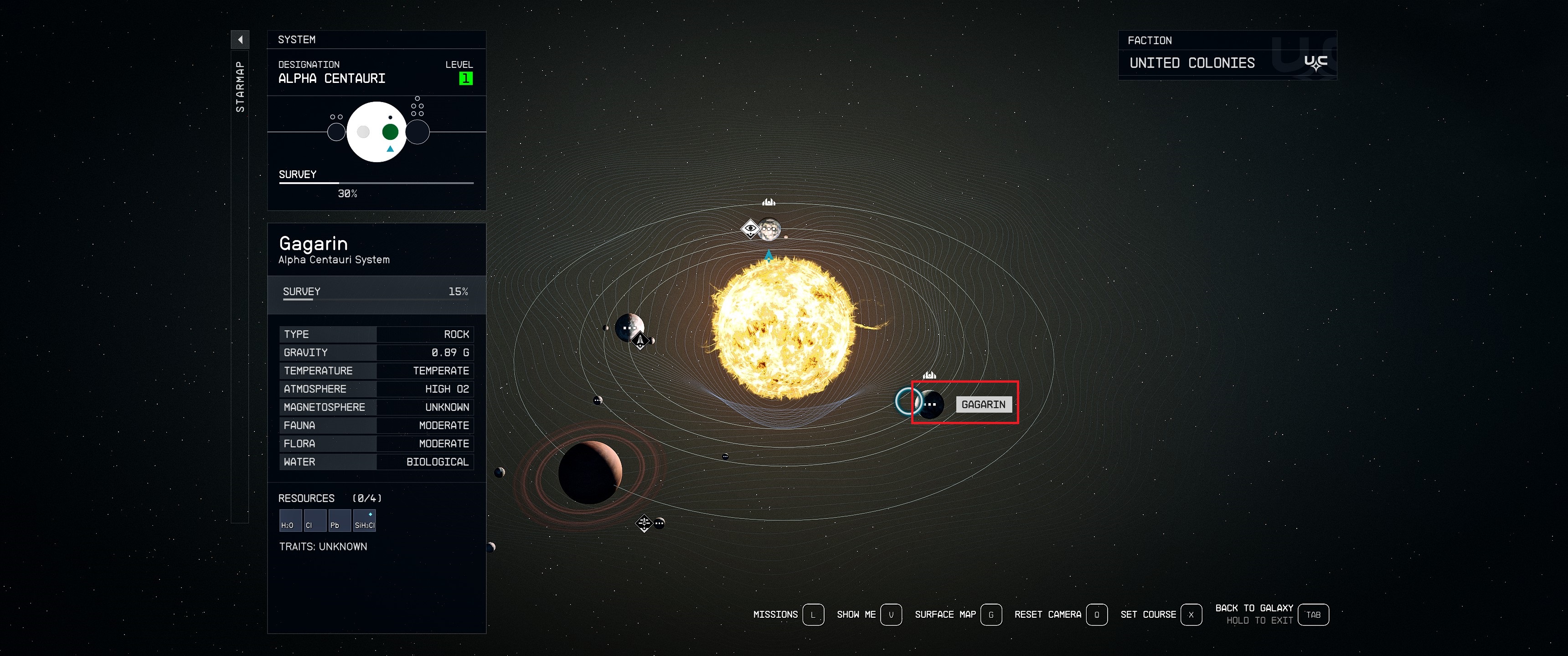Screen dimensions: 1568x656
Task: Collapse the system panel using the arrow button
Action: 240,40
